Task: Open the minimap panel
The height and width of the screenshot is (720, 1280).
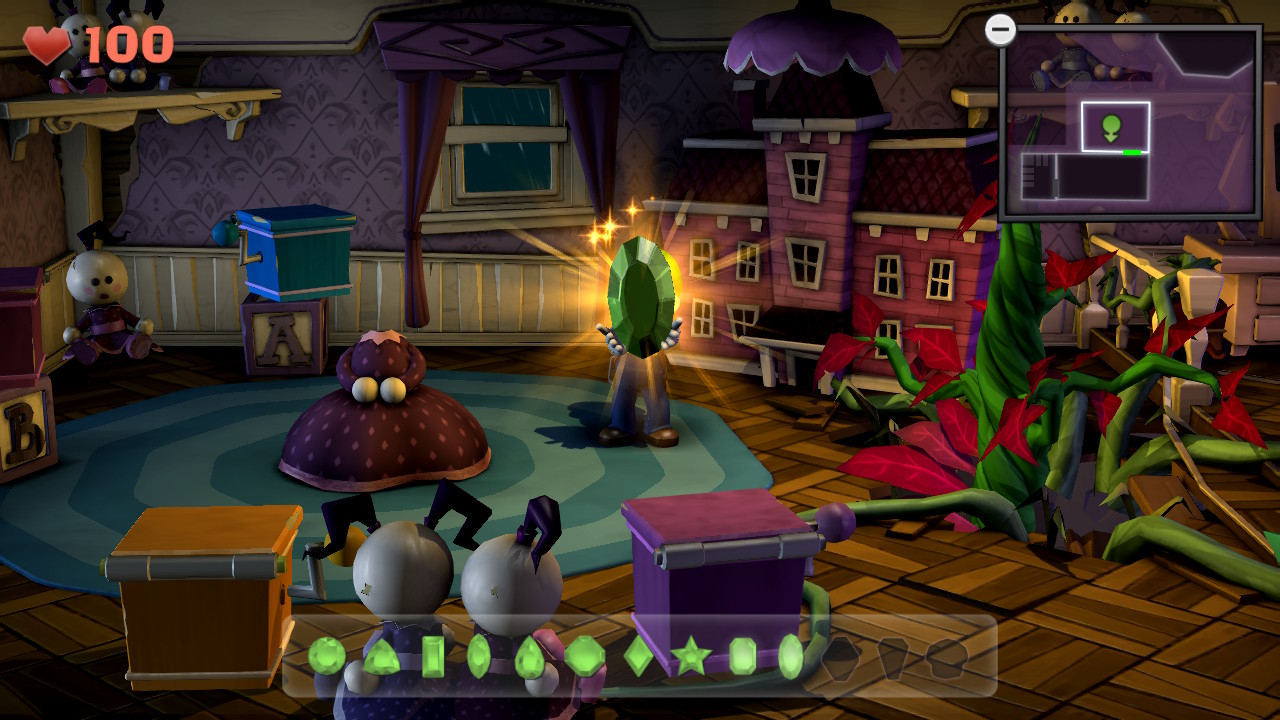Action: point(1130,122)
